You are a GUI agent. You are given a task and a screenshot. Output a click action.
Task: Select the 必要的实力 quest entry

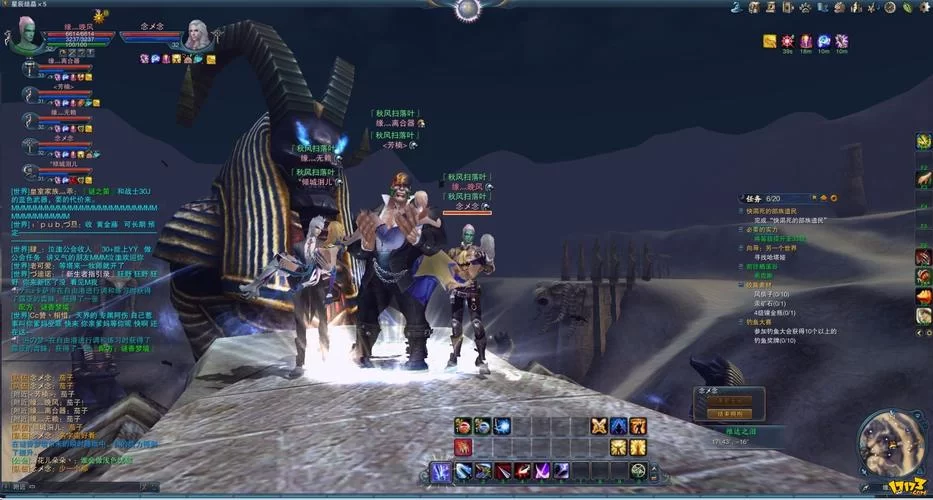(762, 230)
